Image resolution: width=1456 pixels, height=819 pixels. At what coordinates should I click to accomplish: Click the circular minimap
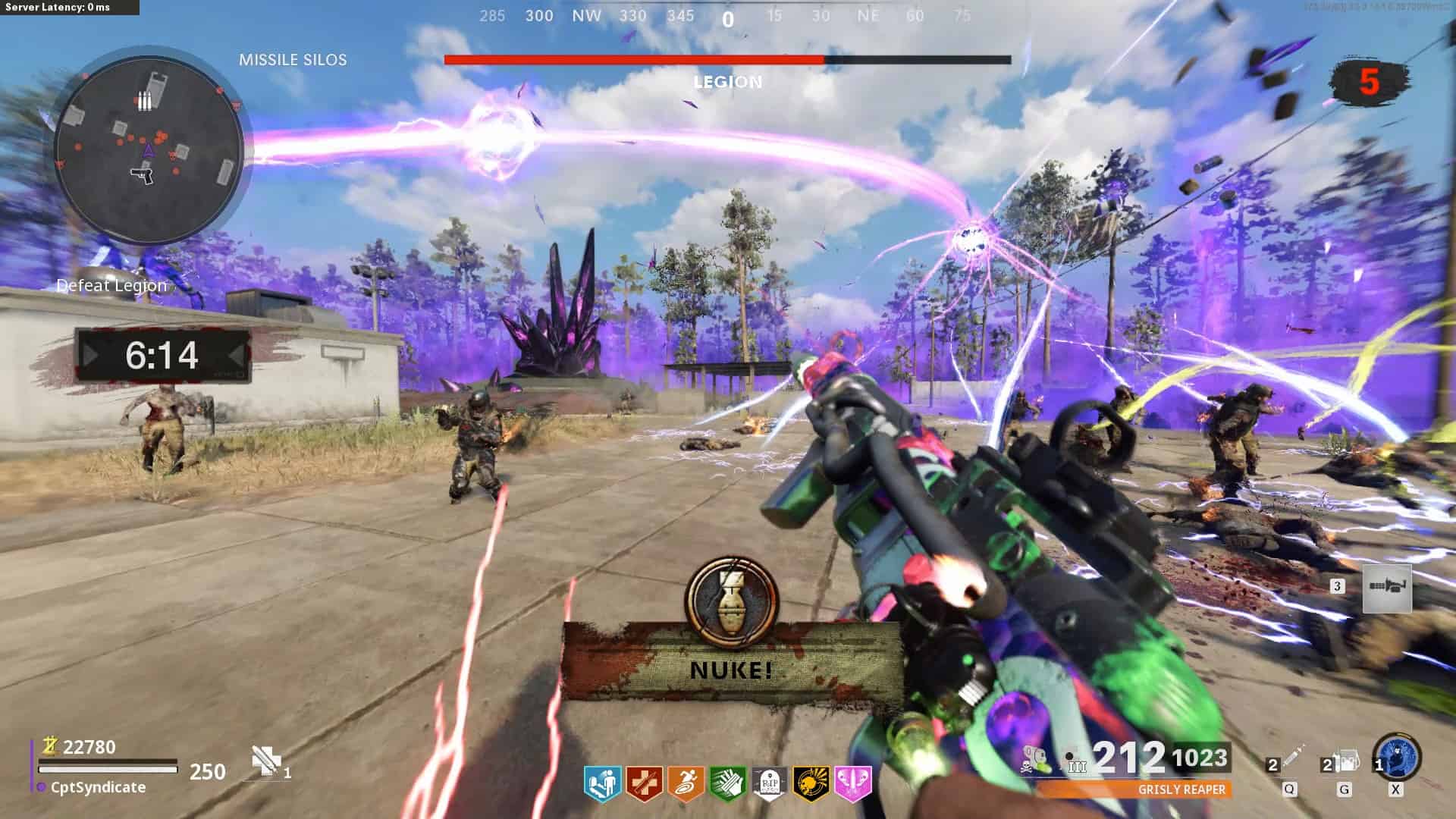pyautogui.click(x=149, y=146)
